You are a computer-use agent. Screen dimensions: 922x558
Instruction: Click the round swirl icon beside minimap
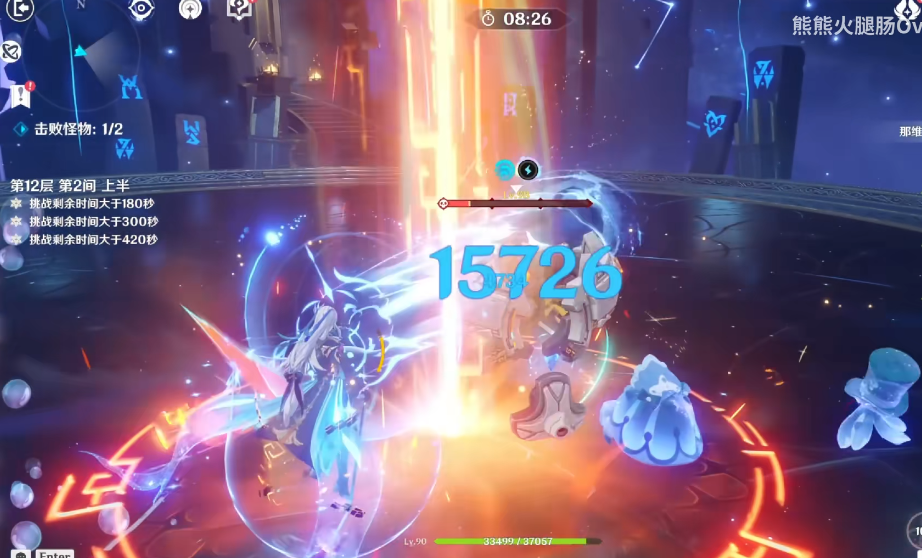point(10,50)
